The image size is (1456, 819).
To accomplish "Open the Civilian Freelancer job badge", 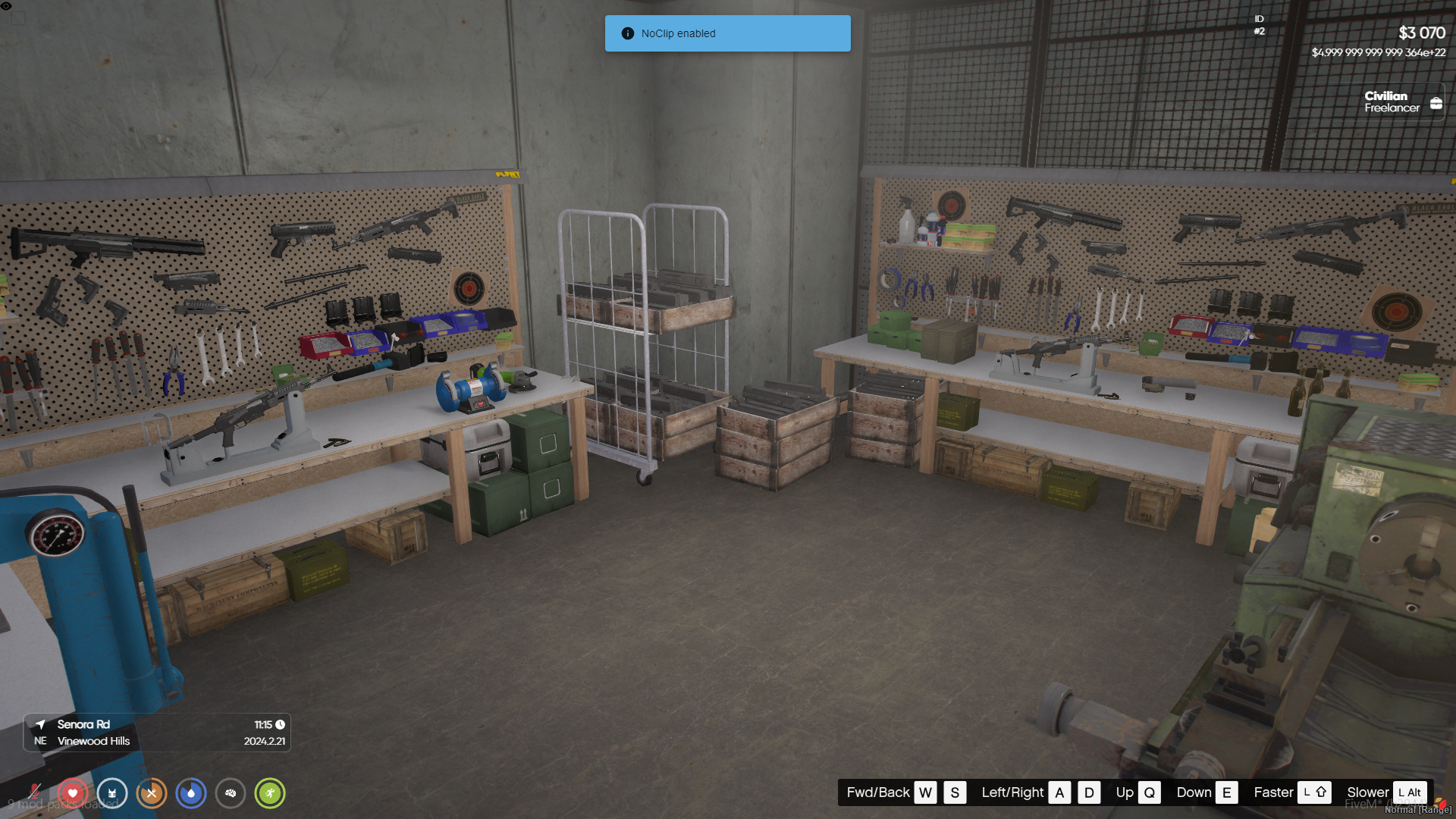I will tap(1392, 102).
